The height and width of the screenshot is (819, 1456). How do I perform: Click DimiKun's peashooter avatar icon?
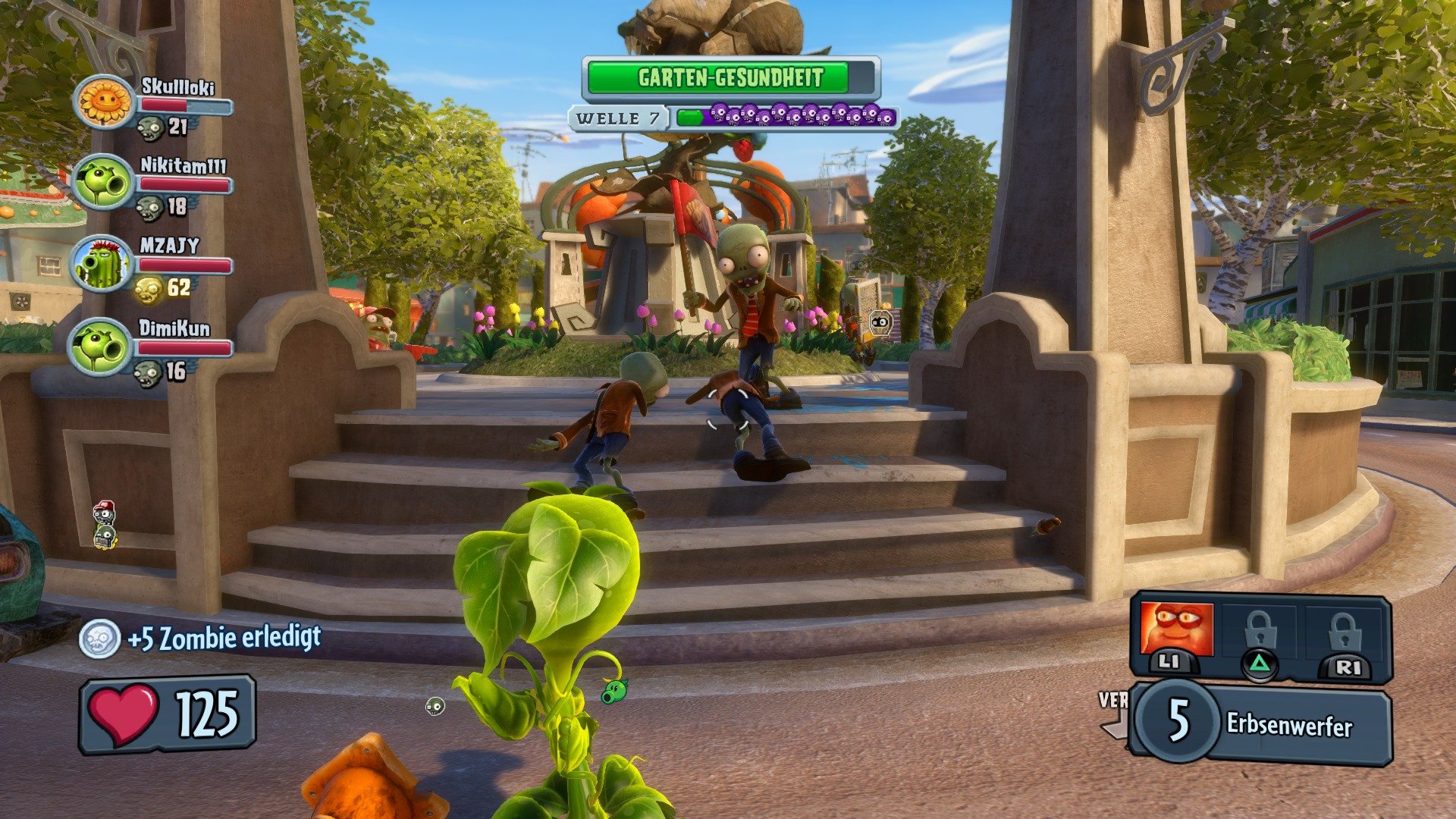pyautogui.click(x=101, y=347)
